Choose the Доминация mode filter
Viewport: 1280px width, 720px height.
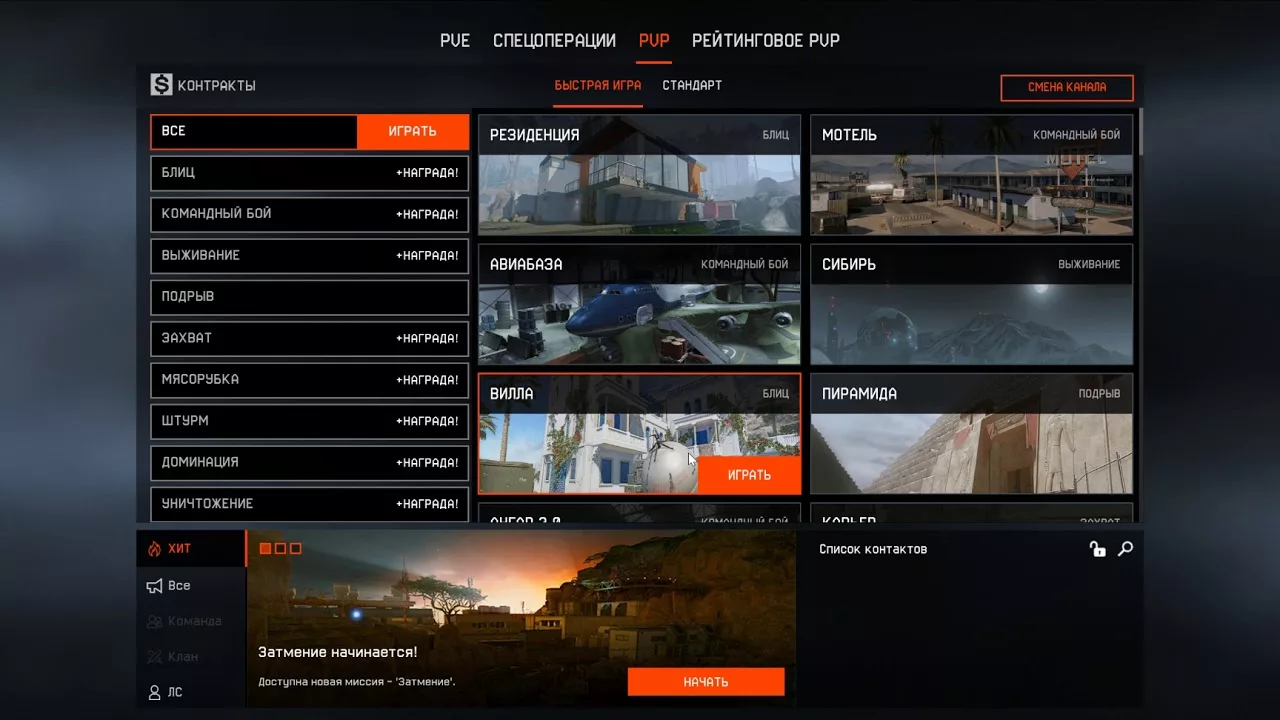pyautogui.click(x=309, y=463)
